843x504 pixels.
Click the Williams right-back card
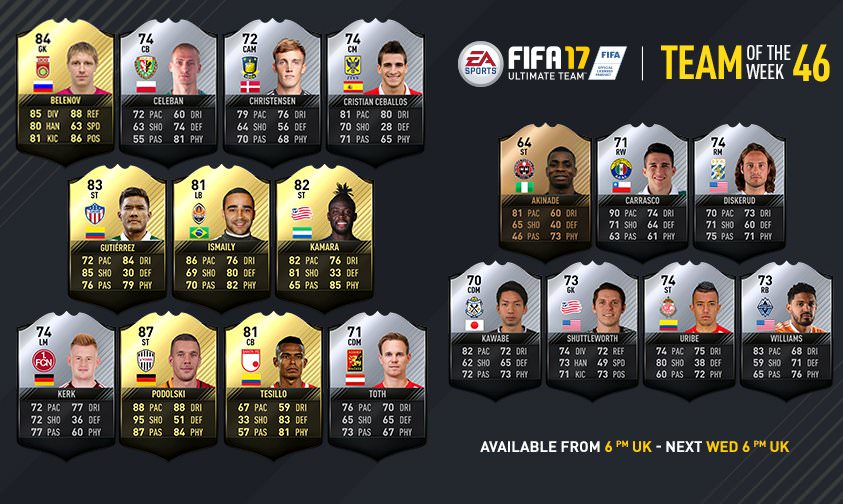coord(787,328)
